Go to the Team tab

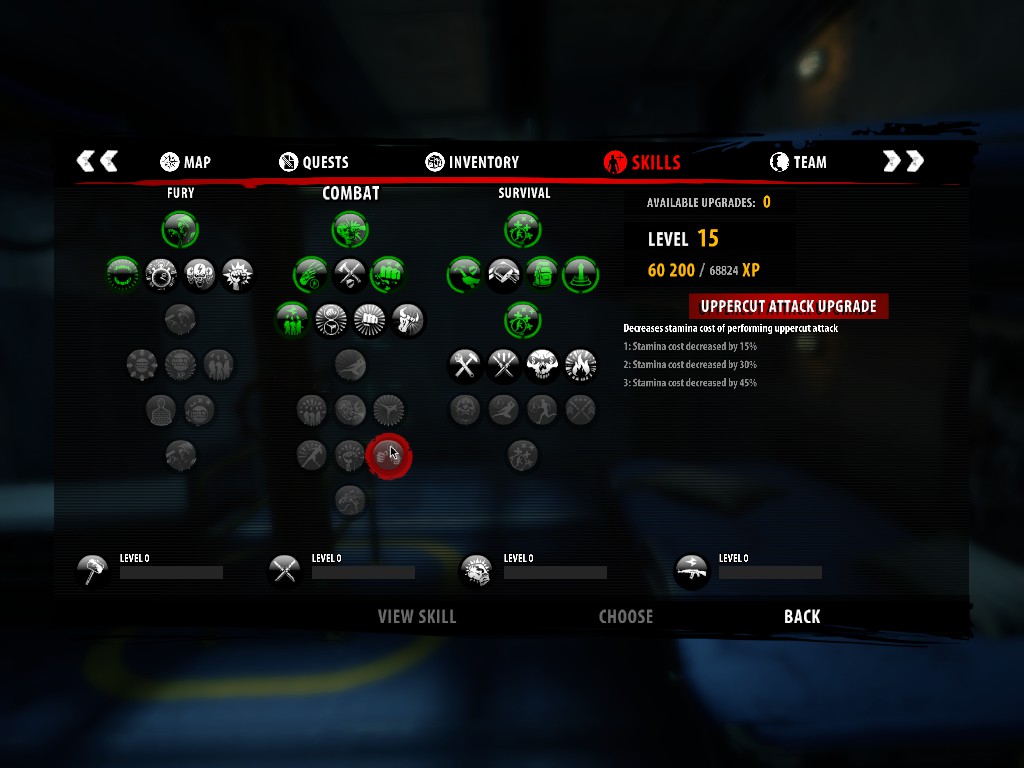798,162
